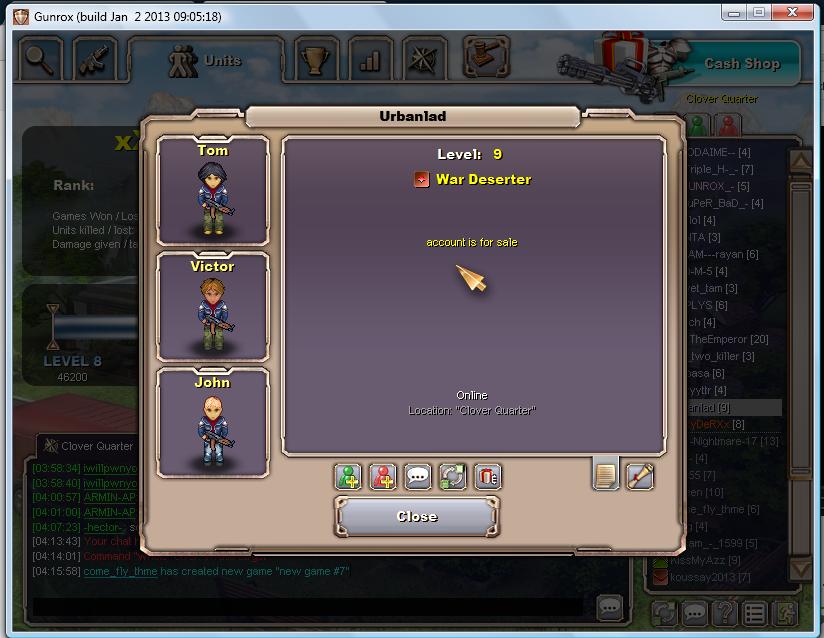Viewport: 824px width, 638px height.
Task: Send a gift using the gift box icon
Action: pyautogui.click(x=487, y=476)
